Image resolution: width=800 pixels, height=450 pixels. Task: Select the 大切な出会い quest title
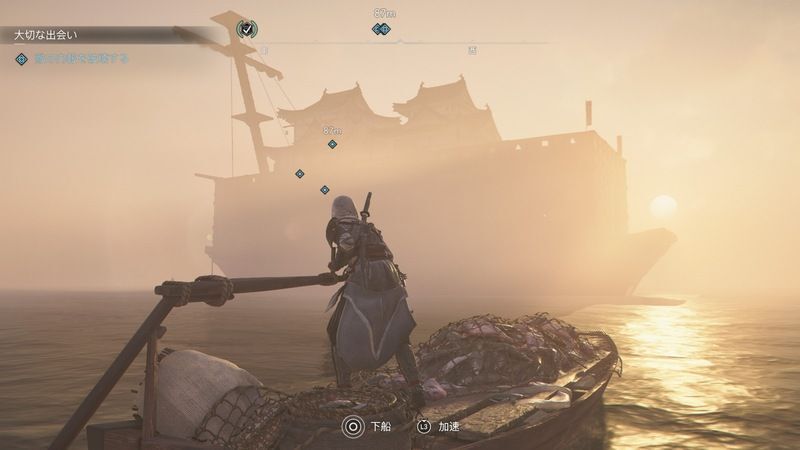48,35
